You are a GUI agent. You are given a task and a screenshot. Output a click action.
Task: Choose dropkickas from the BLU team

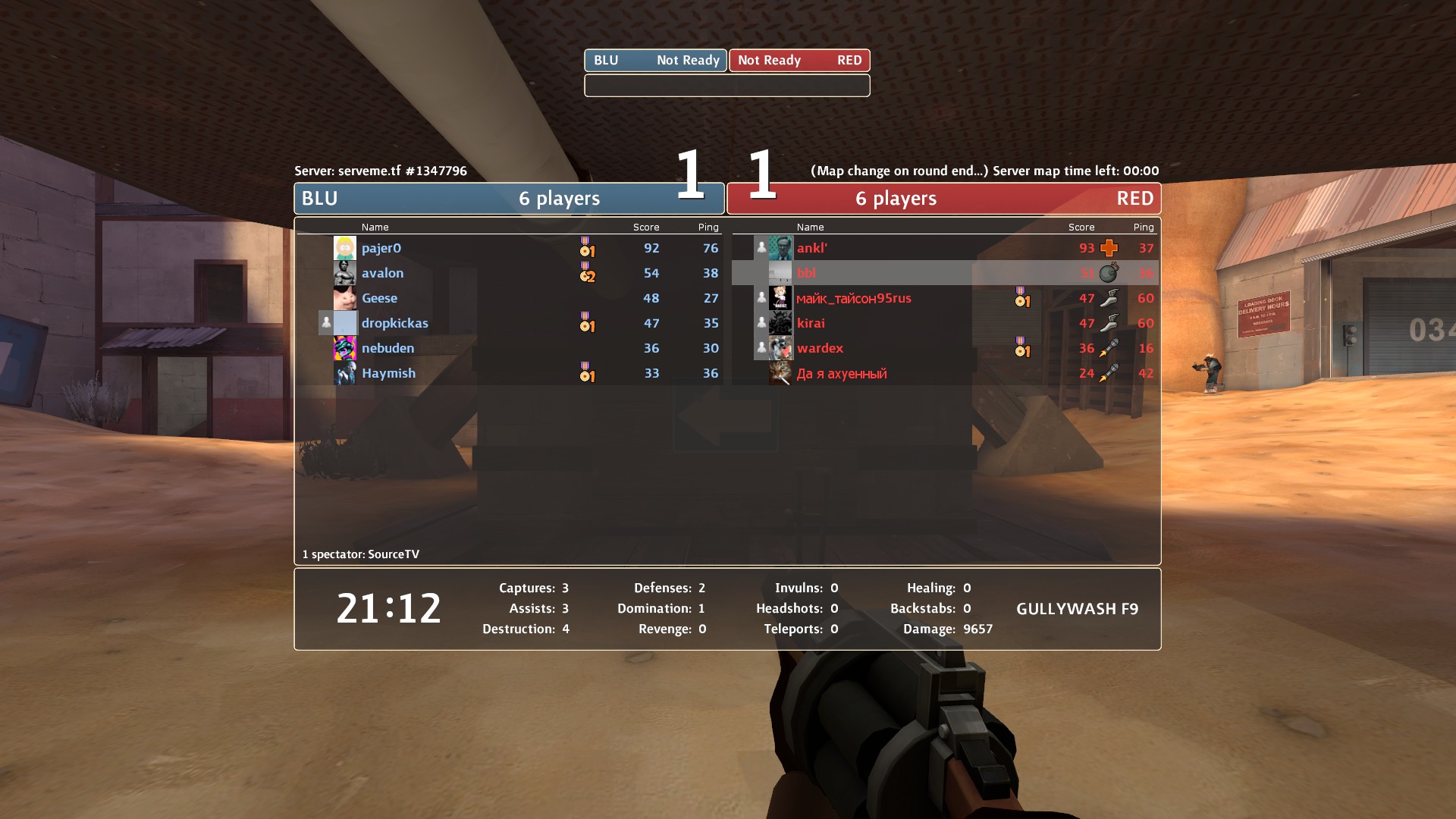(x=394, y=323)
